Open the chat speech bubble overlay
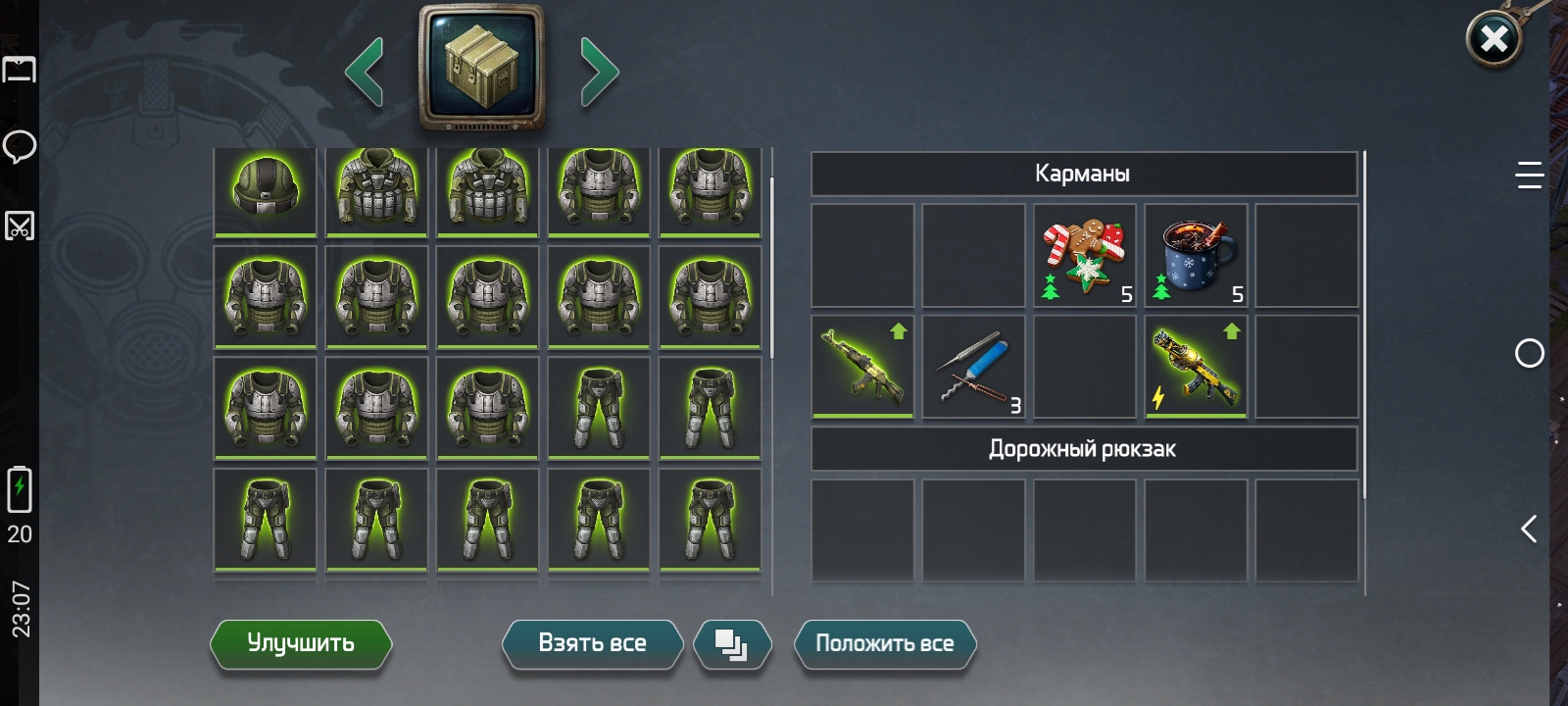The image size is (1568, 706). (20, 147)
